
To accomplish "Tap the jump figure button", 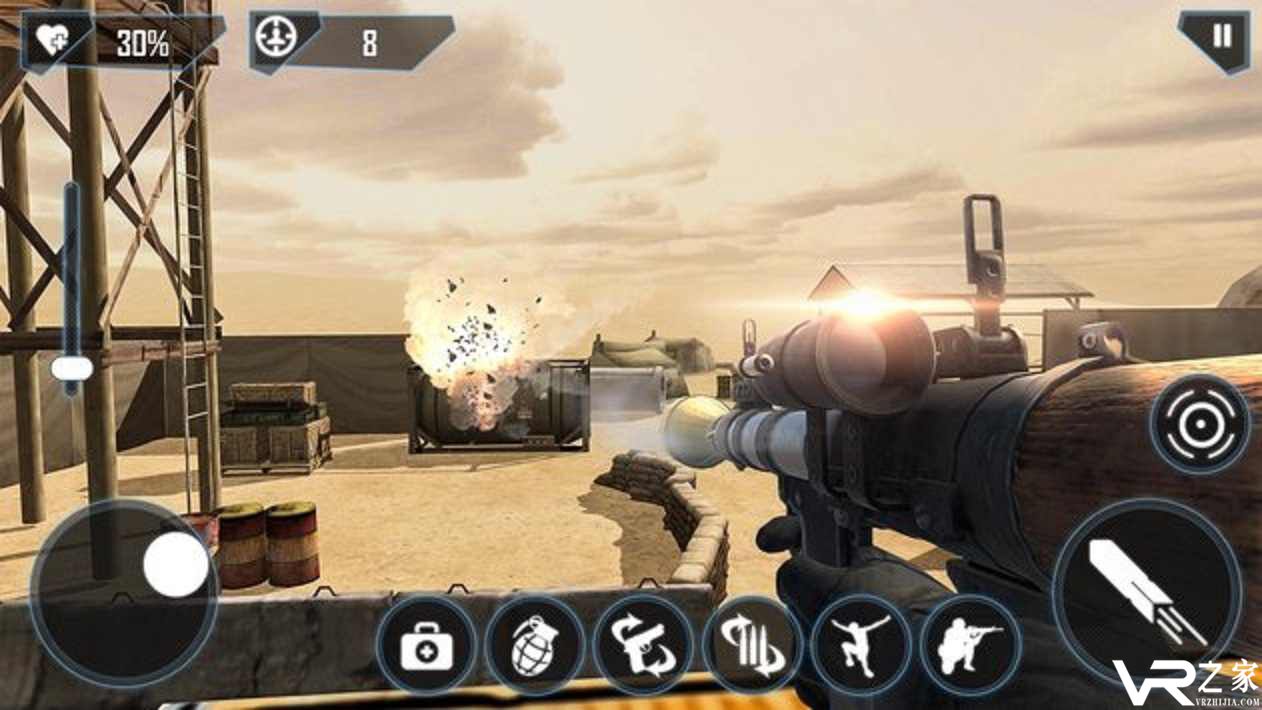I will coord(861,645).
